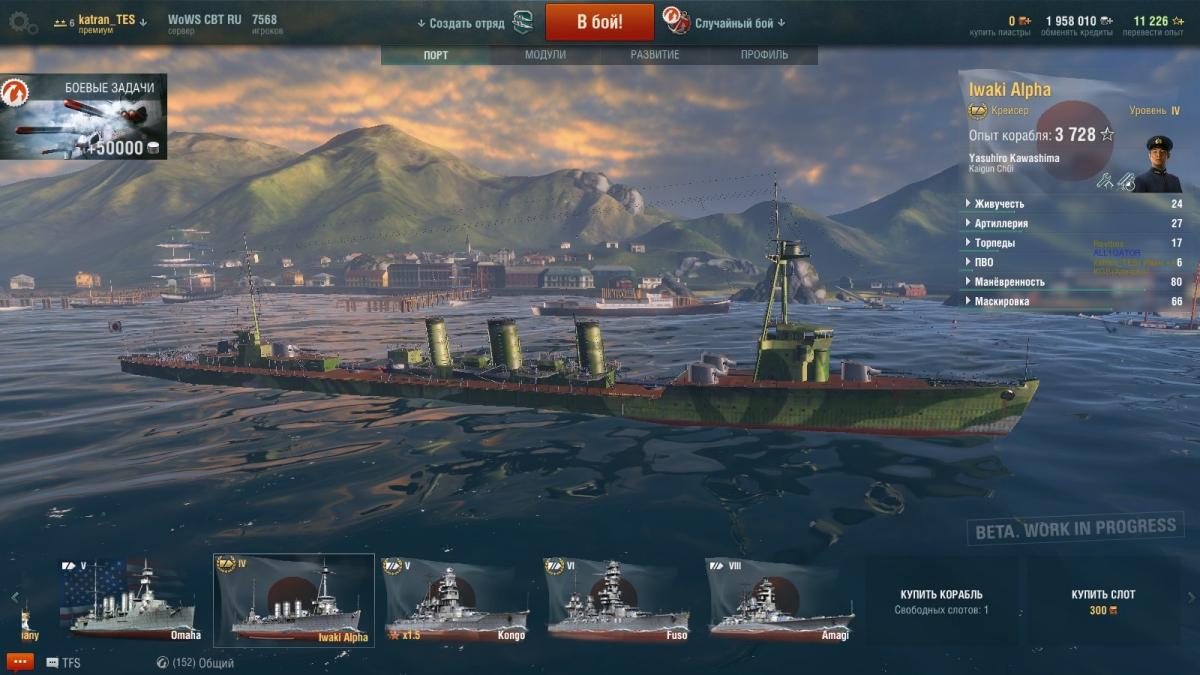Screen dimensions: 1200x675
Task: Open the Боевые задачи panel
Action: coord(84,116)
